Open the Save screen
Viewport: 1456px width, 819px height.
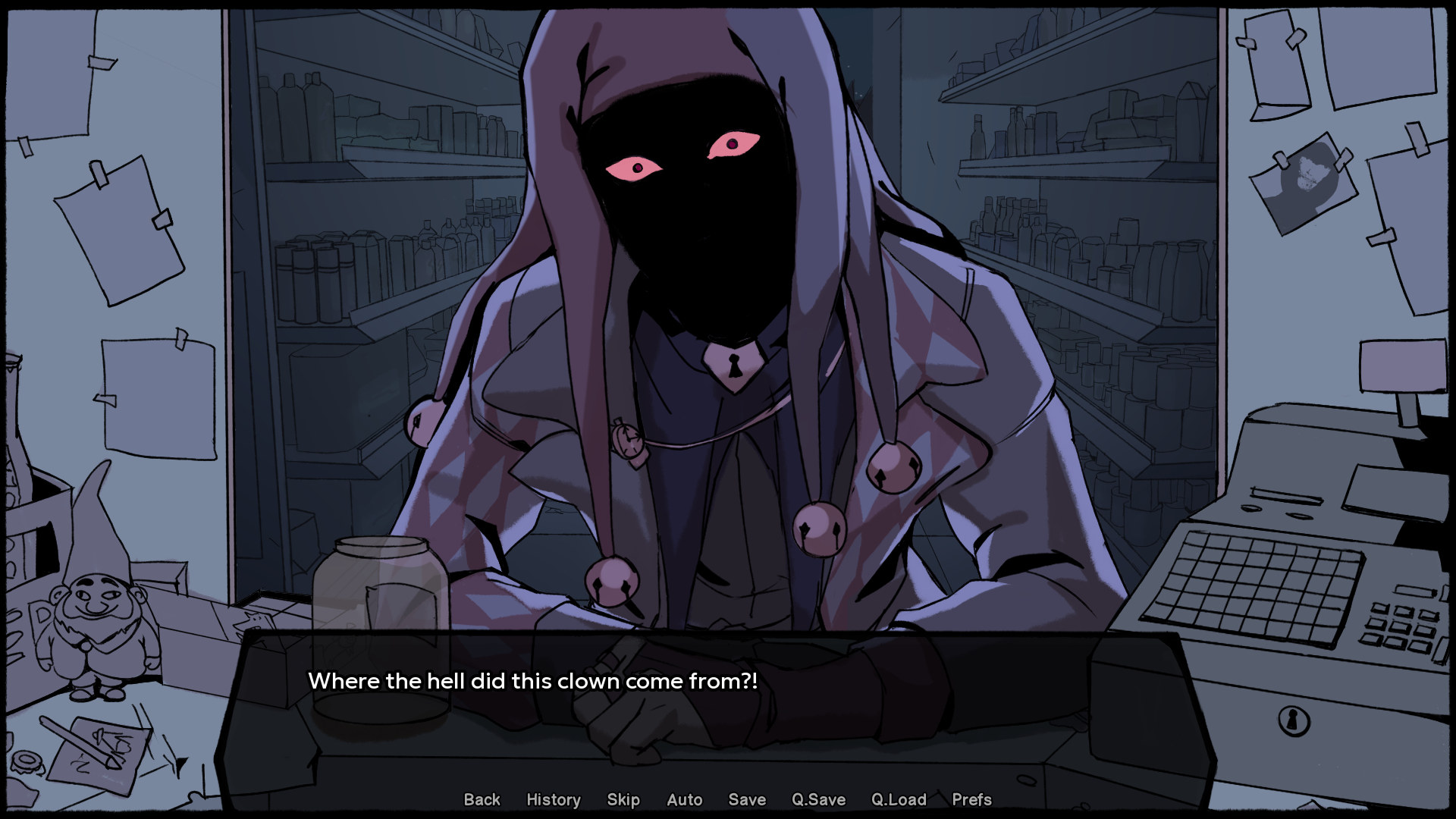coord(746,799)
